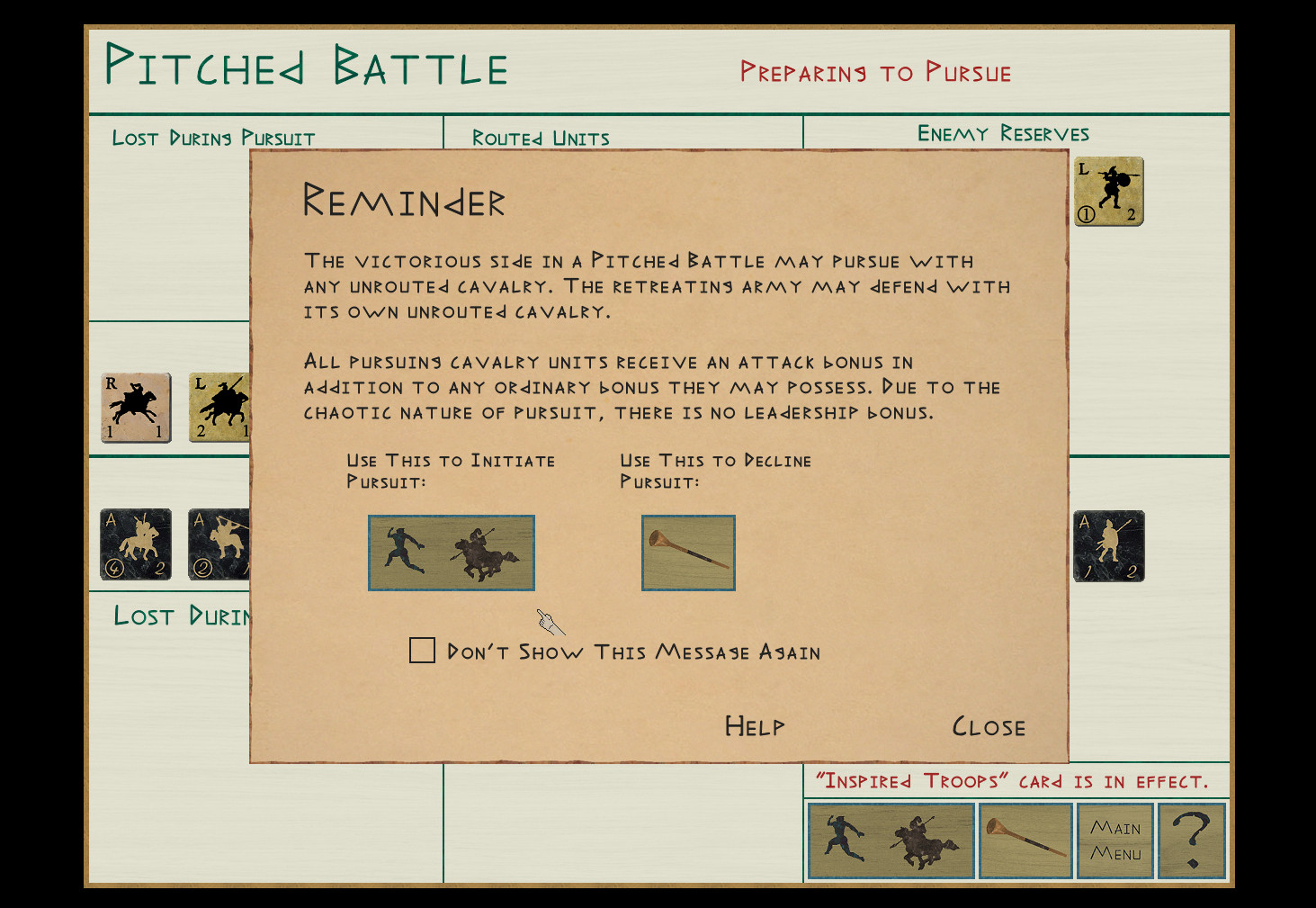Close the Reminder dialog
Screen dimensions: 1316x908
tap(988, 726)
